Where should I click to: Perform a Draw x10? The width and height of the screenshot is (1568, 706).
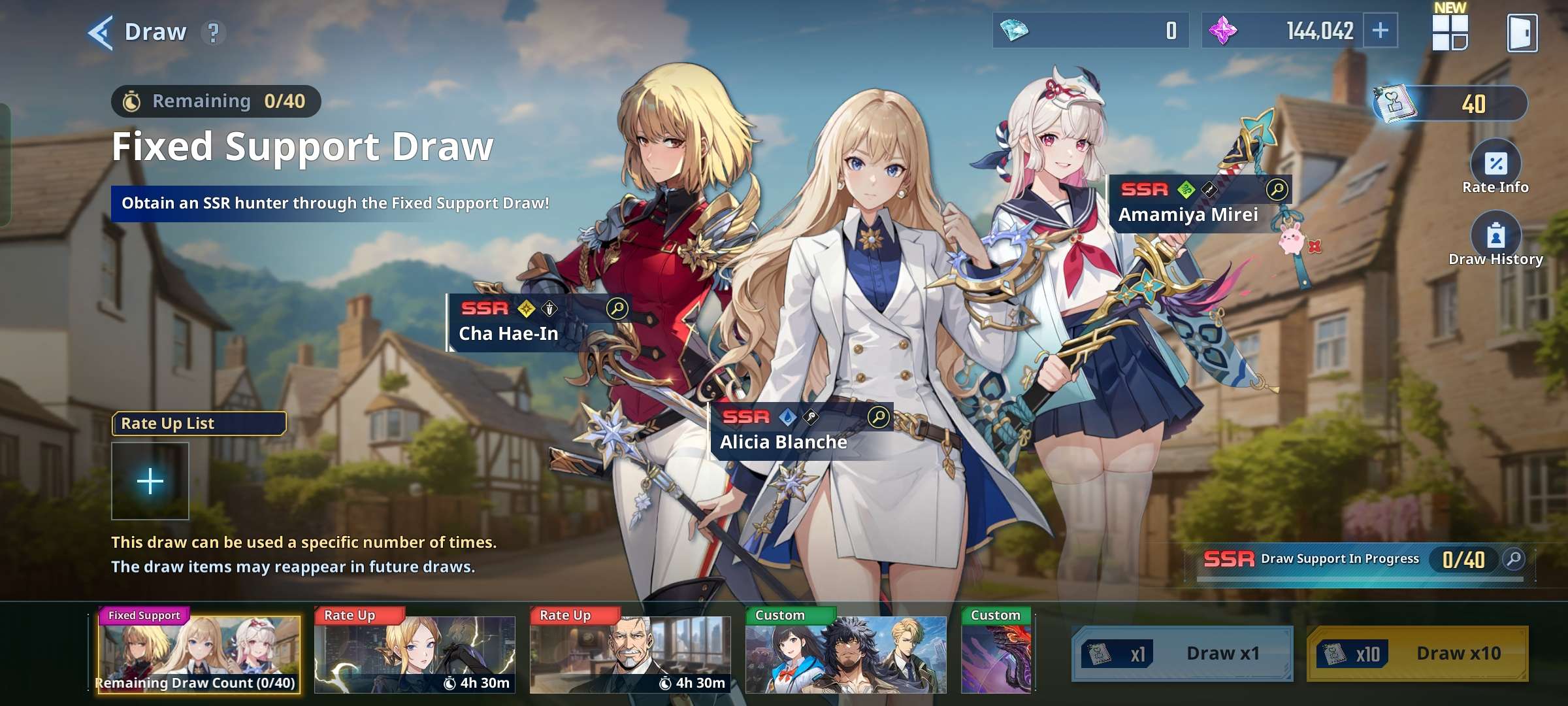[1416, 654]
